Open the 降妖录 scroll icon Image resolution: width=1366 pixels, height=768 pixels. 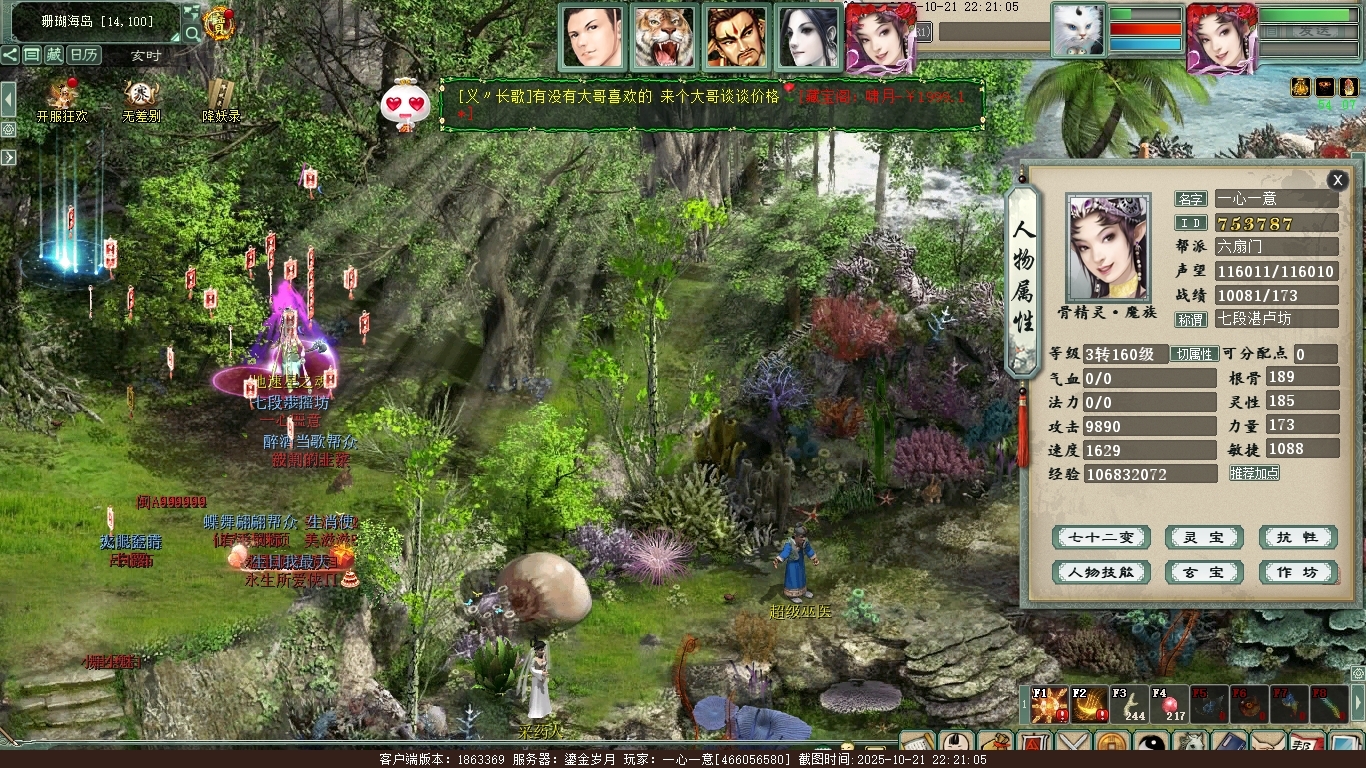coord(221,98)
